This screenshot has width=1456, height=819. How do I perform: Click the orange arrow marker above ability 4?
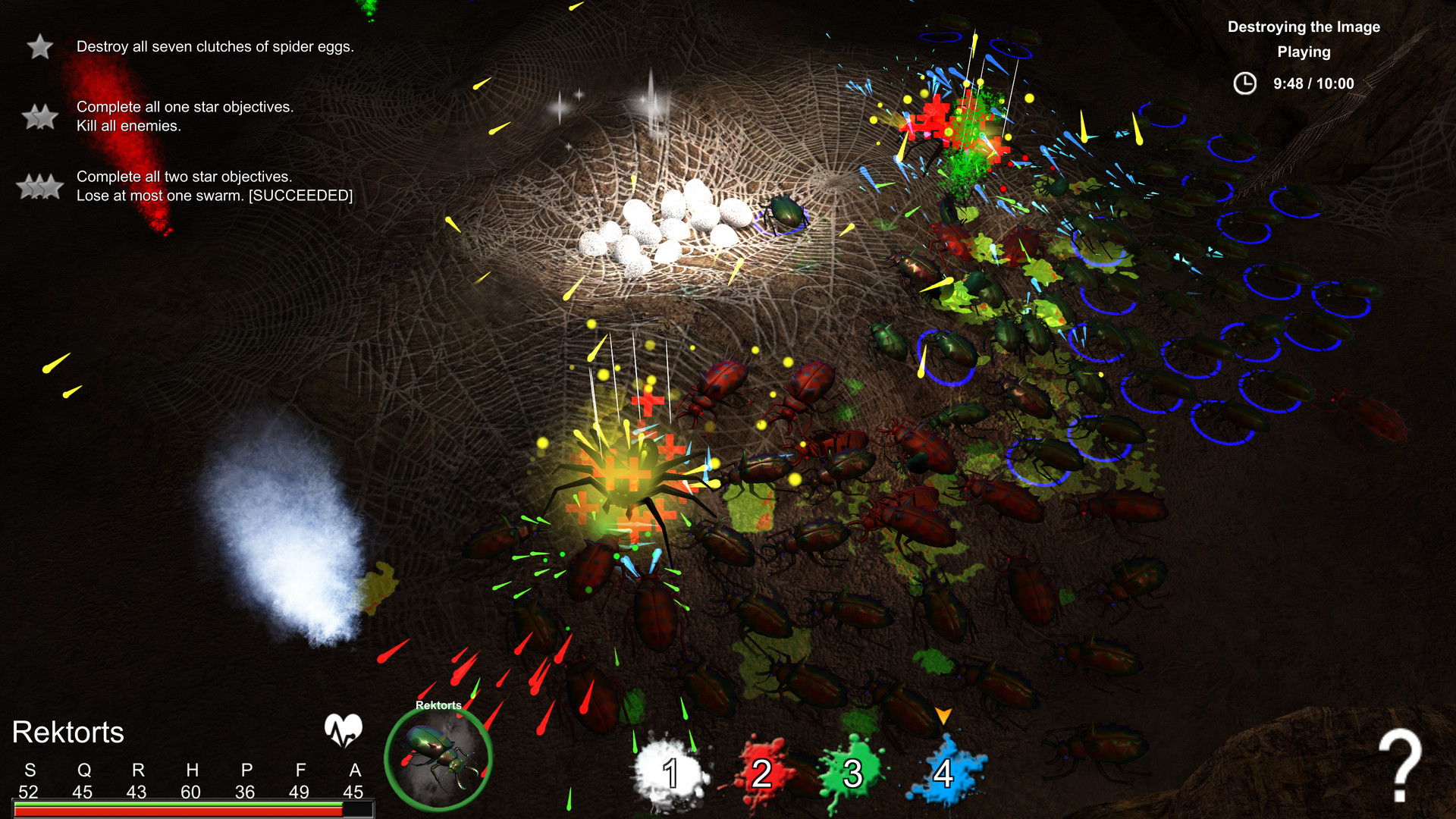tap(944, 716)
